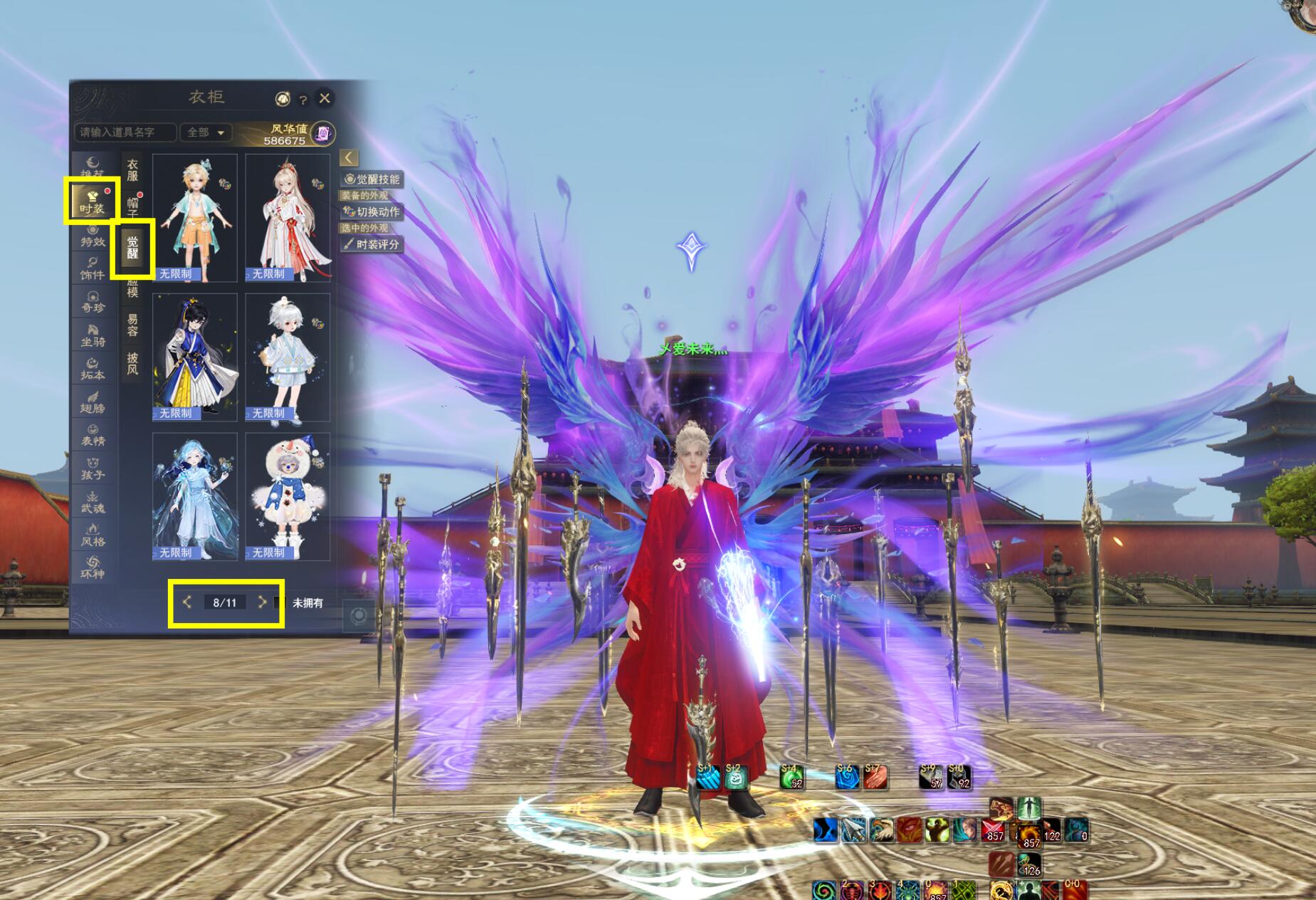Select the 衣服 sub-tab
This screenshot has height=900, width=1316.
(132, 170)
